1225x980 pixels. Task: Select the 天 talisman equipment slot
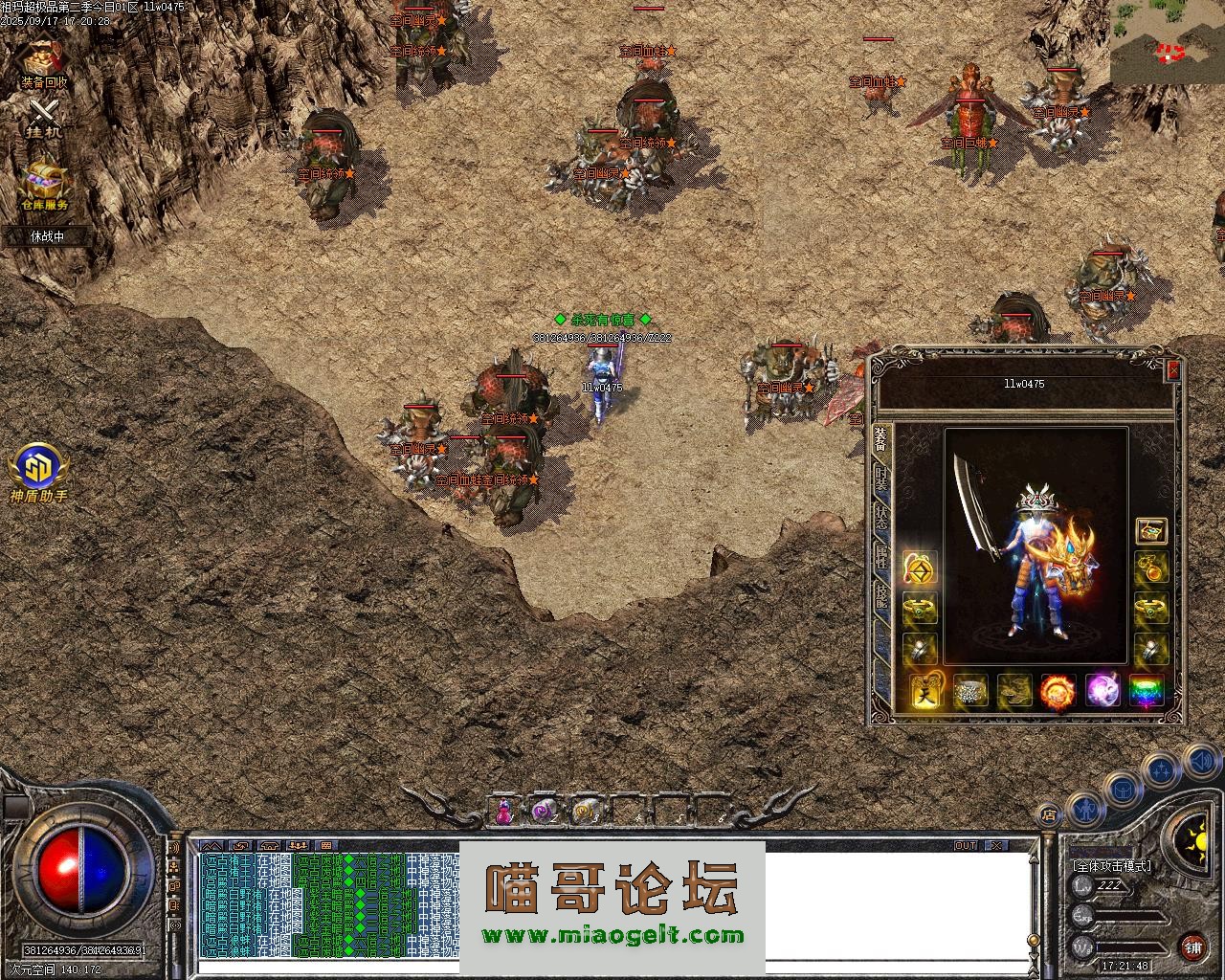click(x=925, y=690)
